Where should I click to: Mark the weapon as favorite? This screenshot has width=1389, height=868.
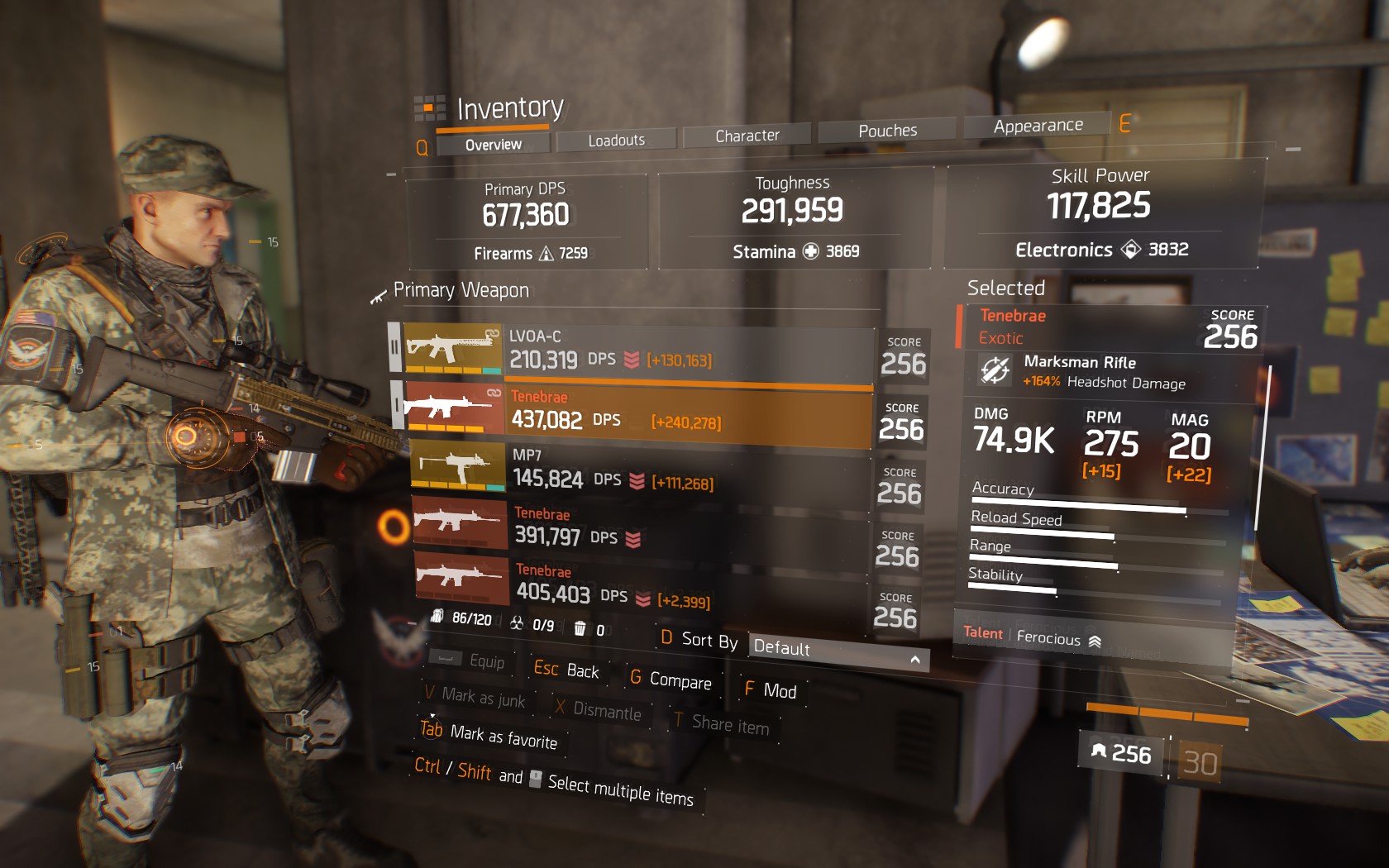pos(489,736)
